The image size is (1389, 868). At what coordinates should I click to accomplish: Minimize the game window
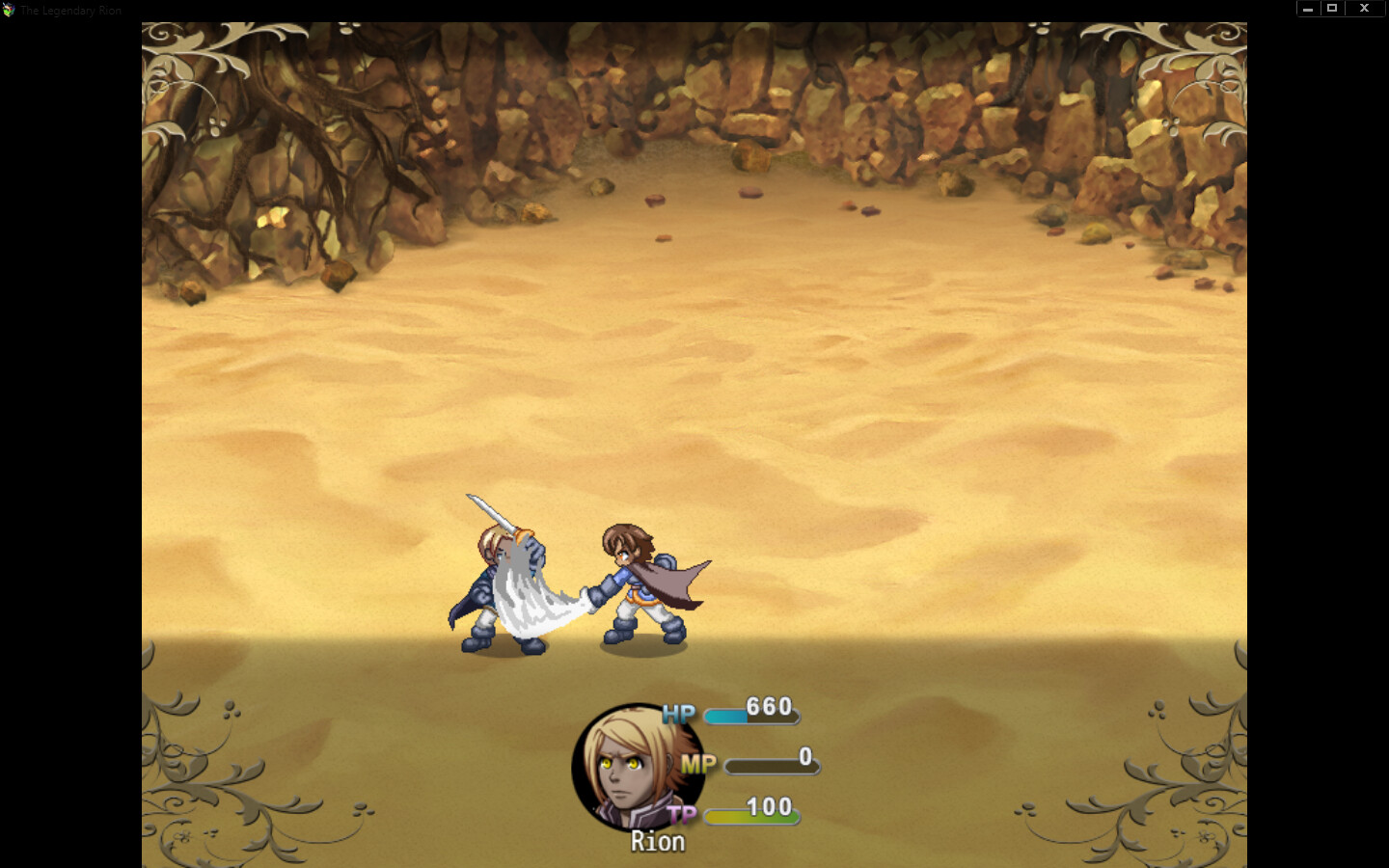(1307, 8)
